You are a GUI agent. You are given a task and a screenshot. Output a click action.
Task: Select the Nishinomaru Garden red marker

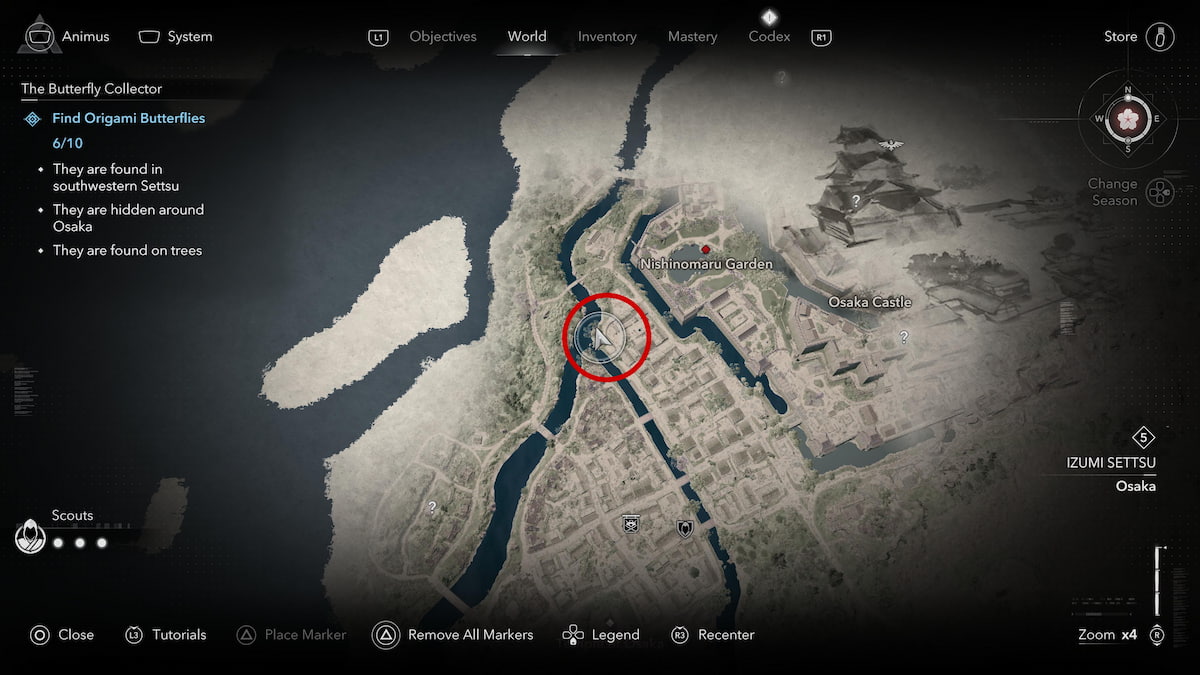[706, 249]
